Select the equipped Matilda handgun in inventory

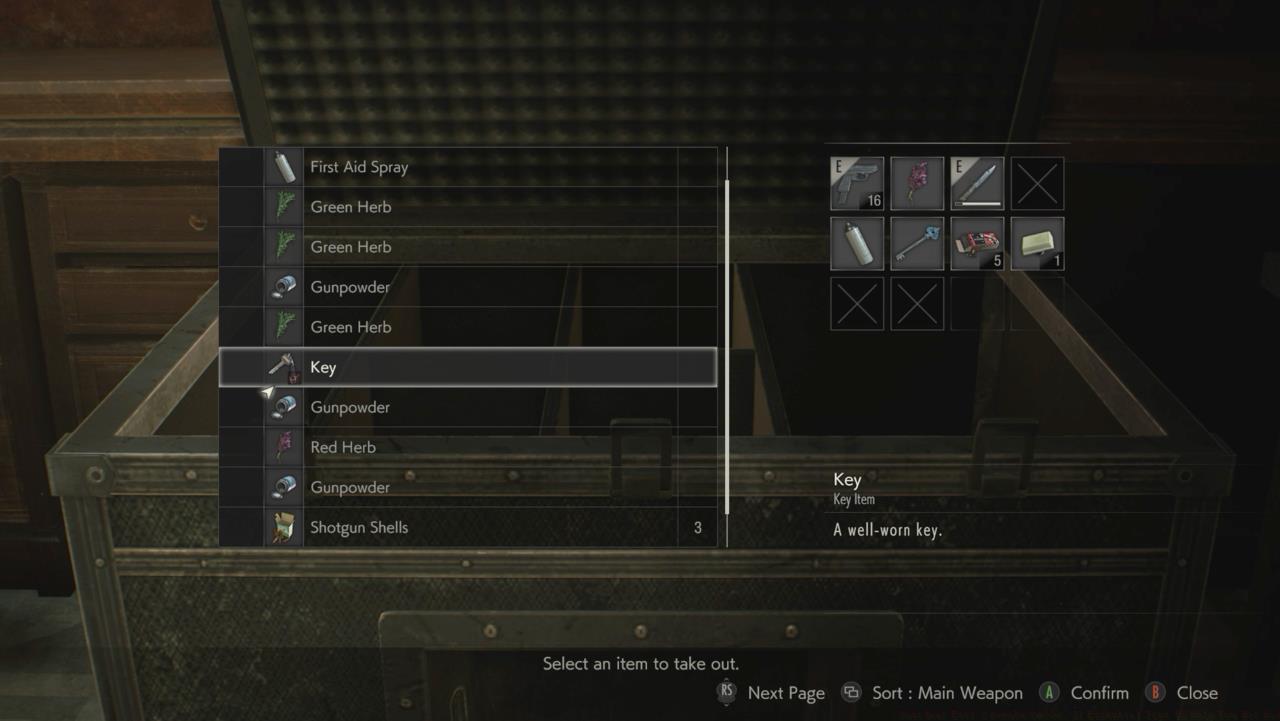pyautogui.click(x=856, y=182)
